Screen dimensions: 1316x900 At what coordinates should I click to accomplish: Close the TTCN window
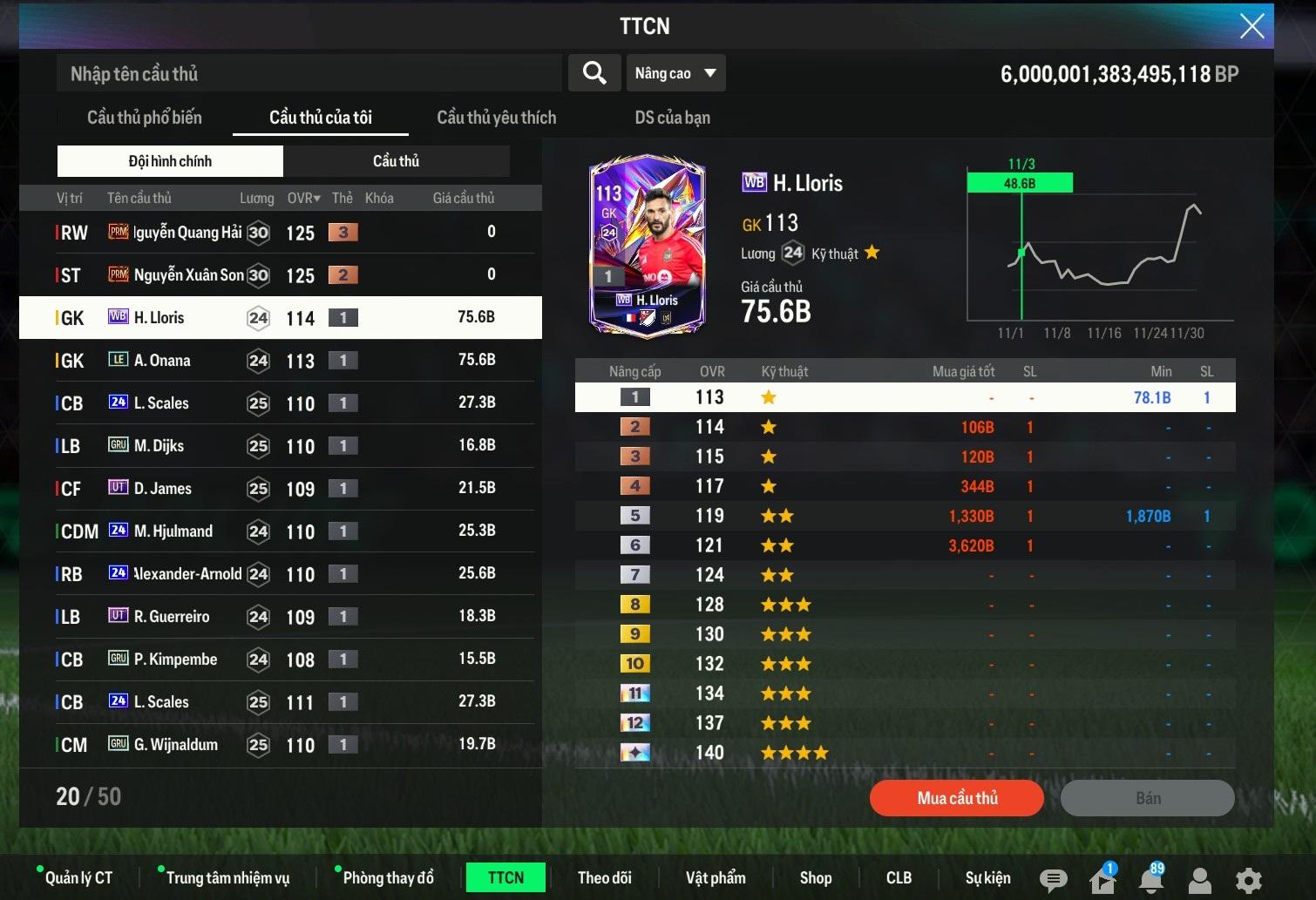pos(1252,26)
